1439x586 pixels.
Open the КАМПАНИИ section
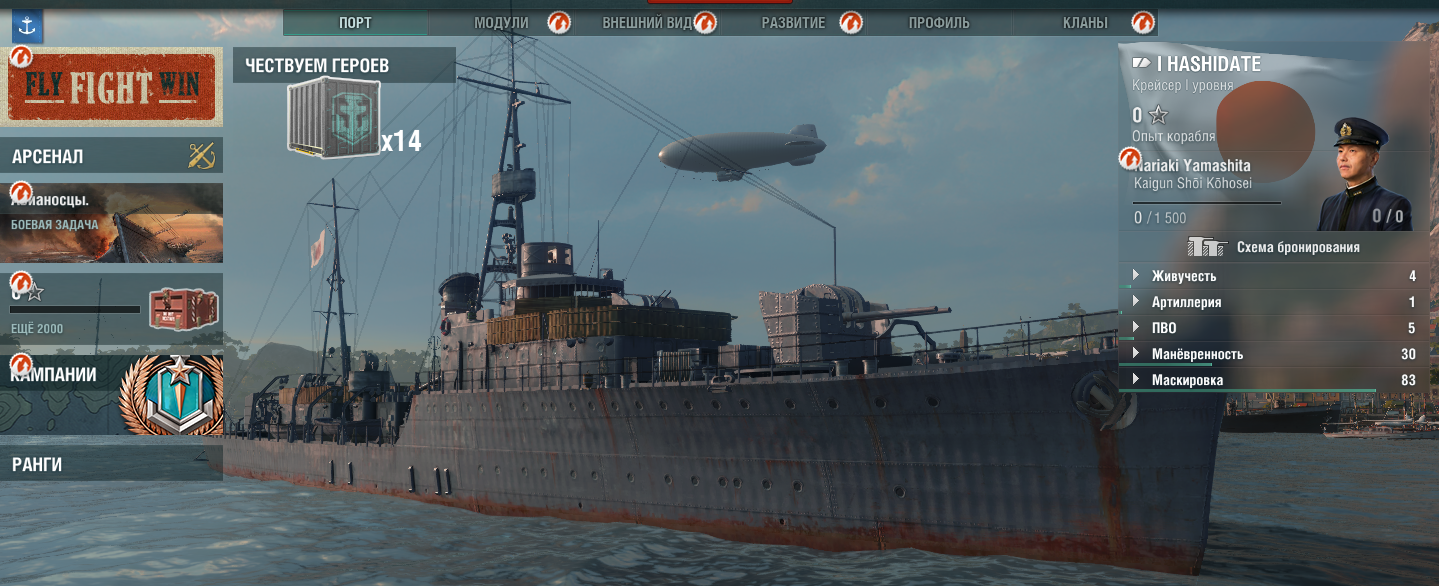coord(111,395)
